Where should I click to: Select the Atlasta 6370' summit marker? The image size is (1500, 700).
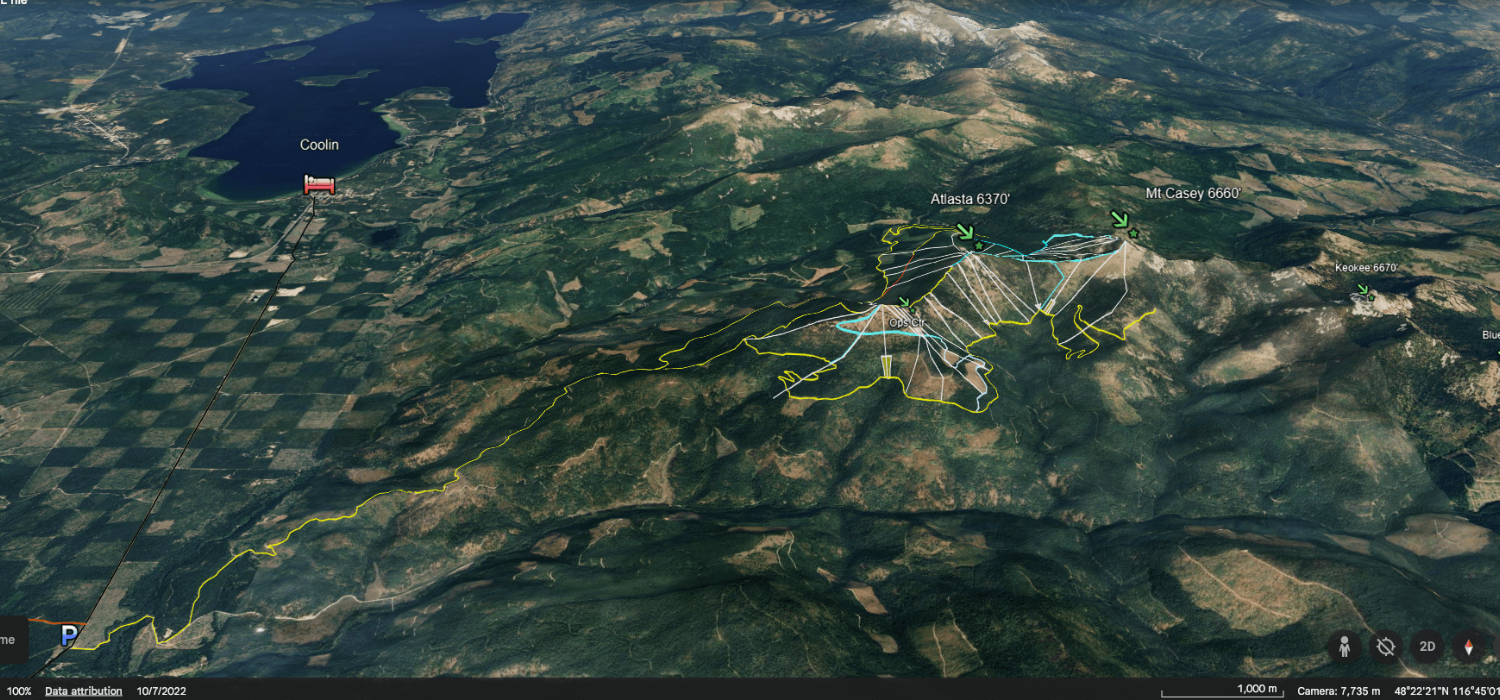coord(966,233)
